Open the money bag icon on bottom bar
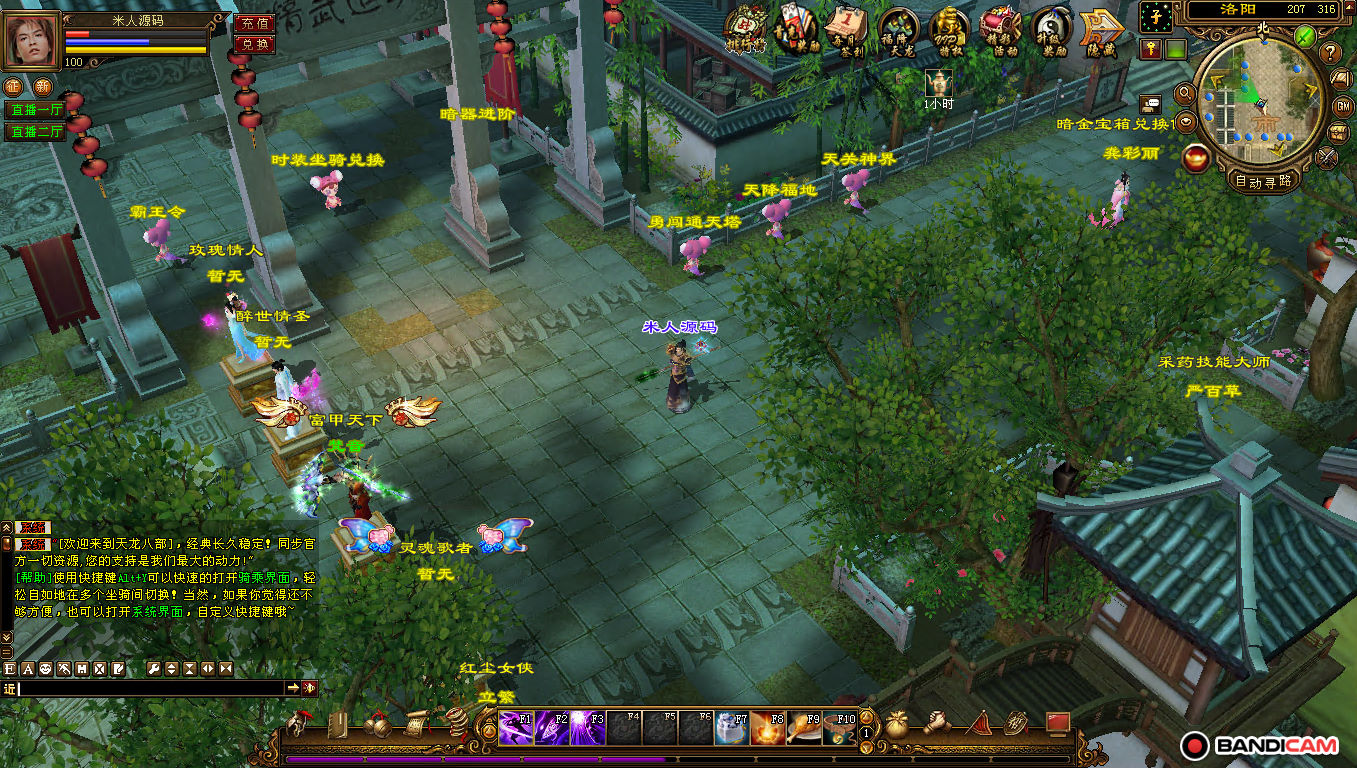This screenshot has width=1357, height=768. (x=897, y=725)
